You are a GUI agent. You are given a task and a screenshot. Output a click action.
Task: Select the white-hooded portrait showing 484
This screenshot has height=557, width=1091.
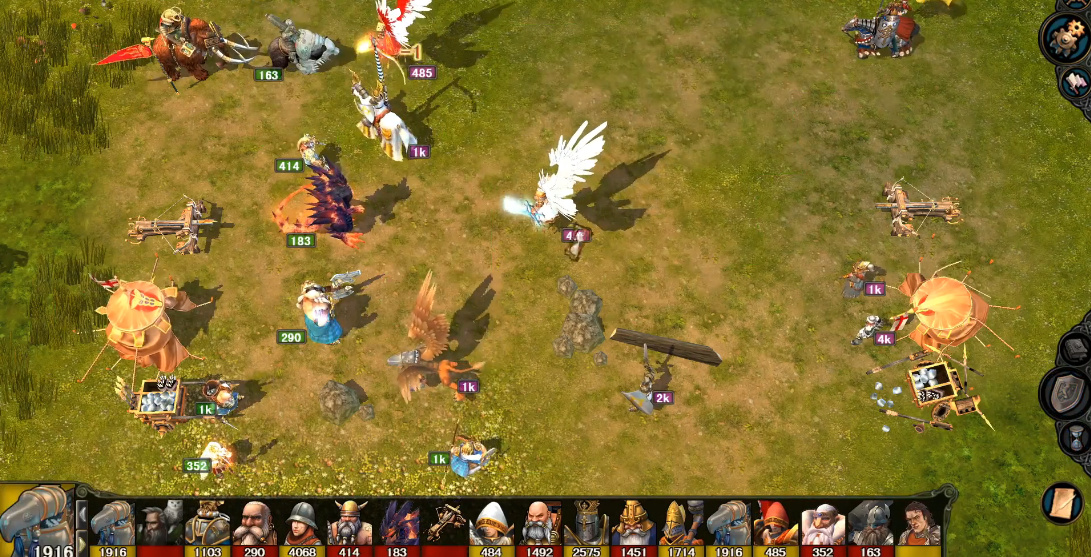pos(492,524)
